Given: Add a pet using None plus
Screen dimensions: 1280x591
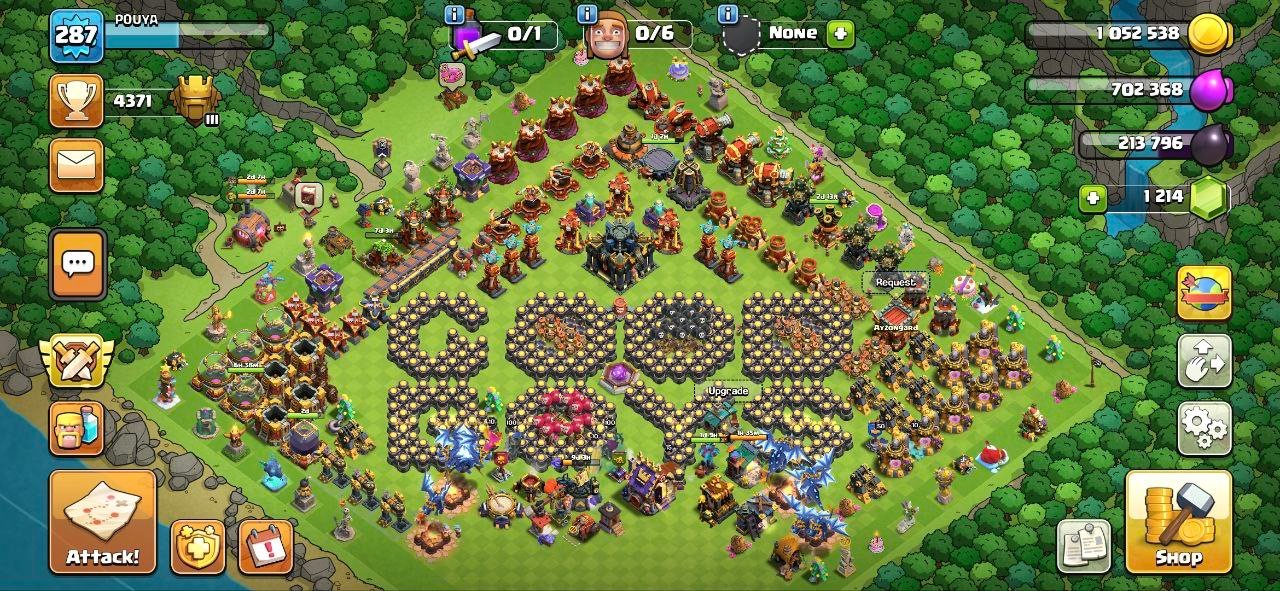Looking at the screenshot, I should pyautogui.click(x=840, y=33).
